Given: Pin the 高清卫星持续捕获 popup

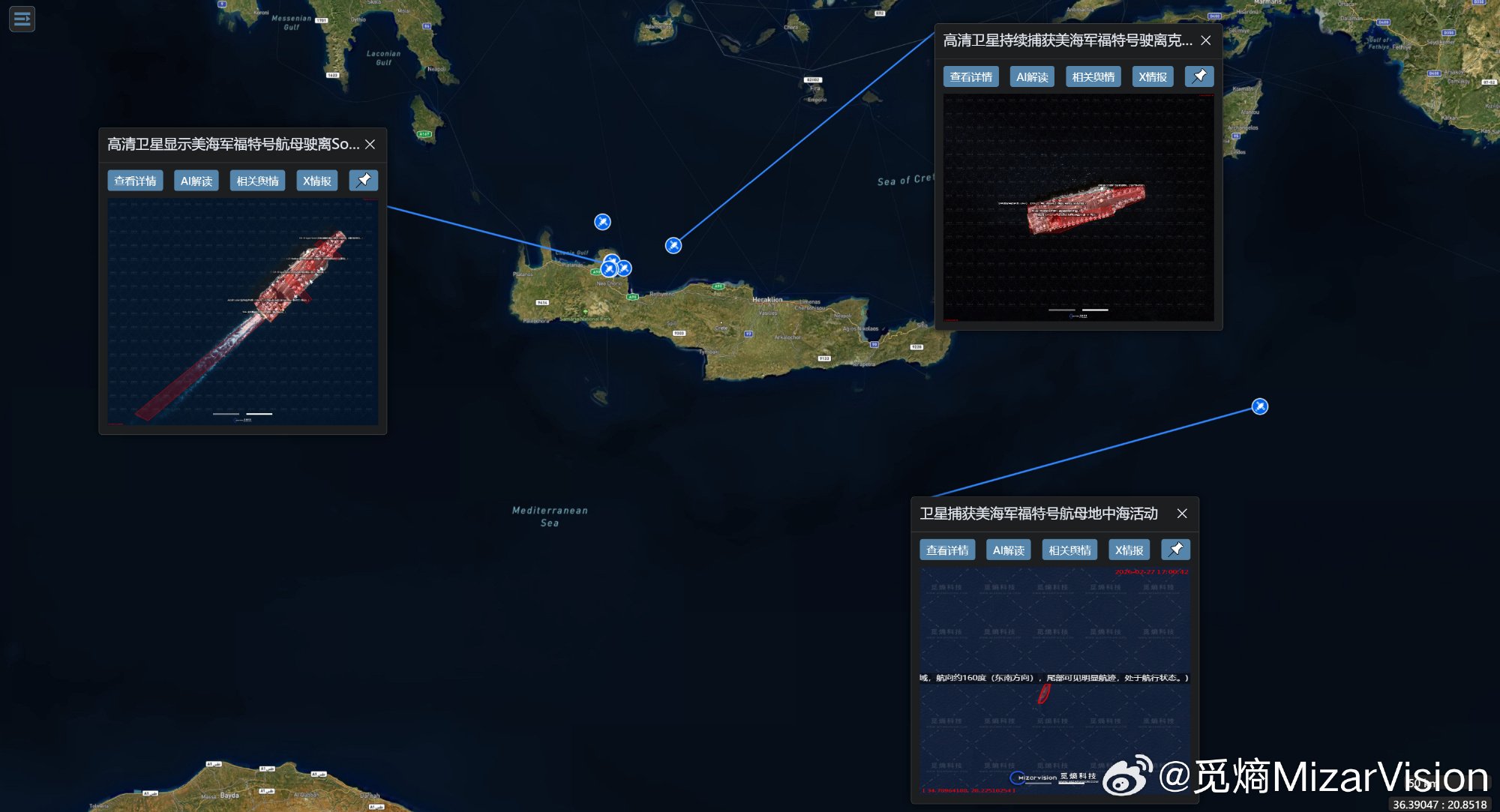Looking at the screenshot, I should (1199, 76).
